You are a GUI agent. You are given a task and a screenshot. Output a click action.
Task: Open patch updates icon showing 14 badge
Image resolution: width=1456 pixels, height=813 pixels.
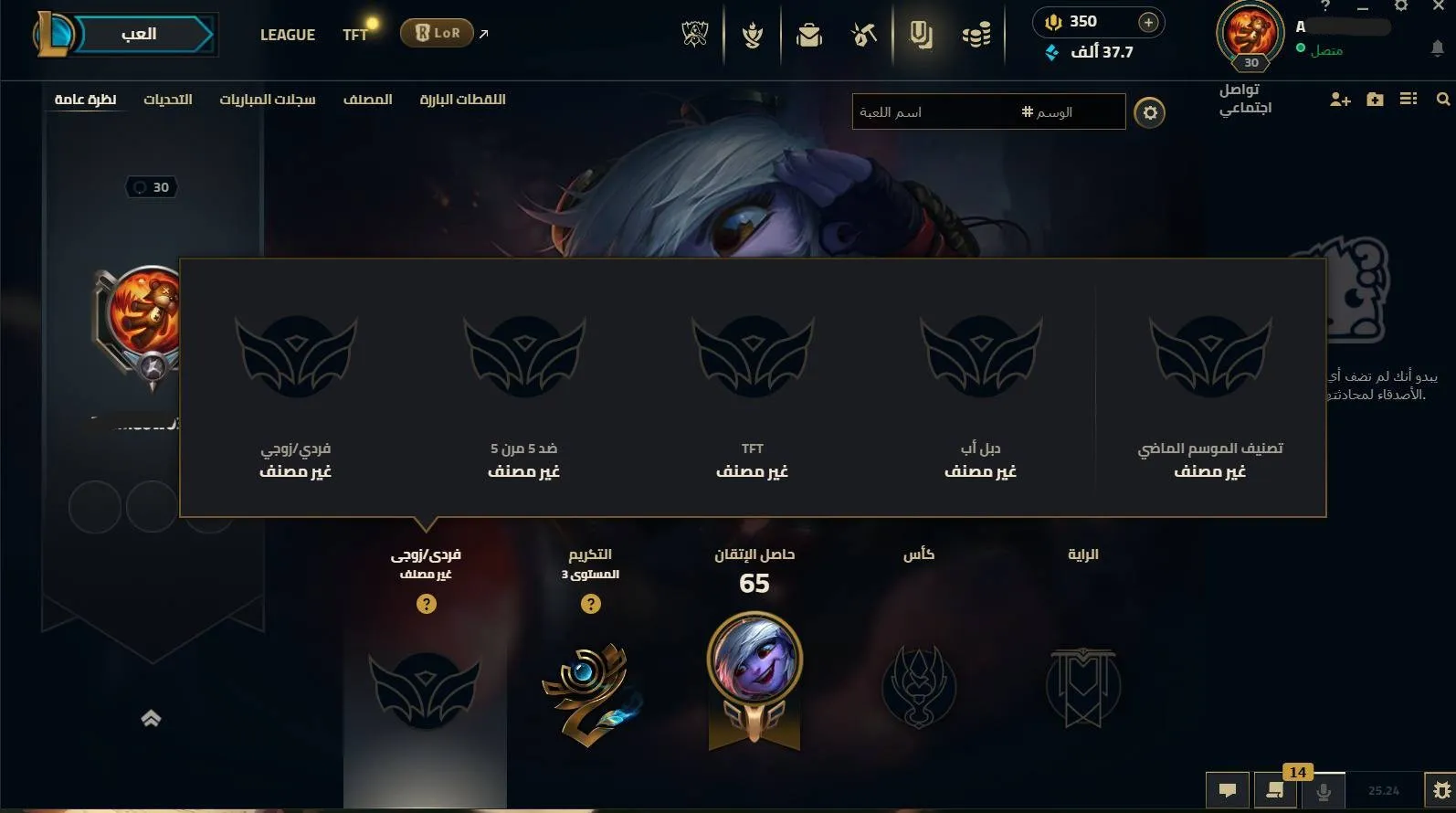click(x=1275, y=791)
